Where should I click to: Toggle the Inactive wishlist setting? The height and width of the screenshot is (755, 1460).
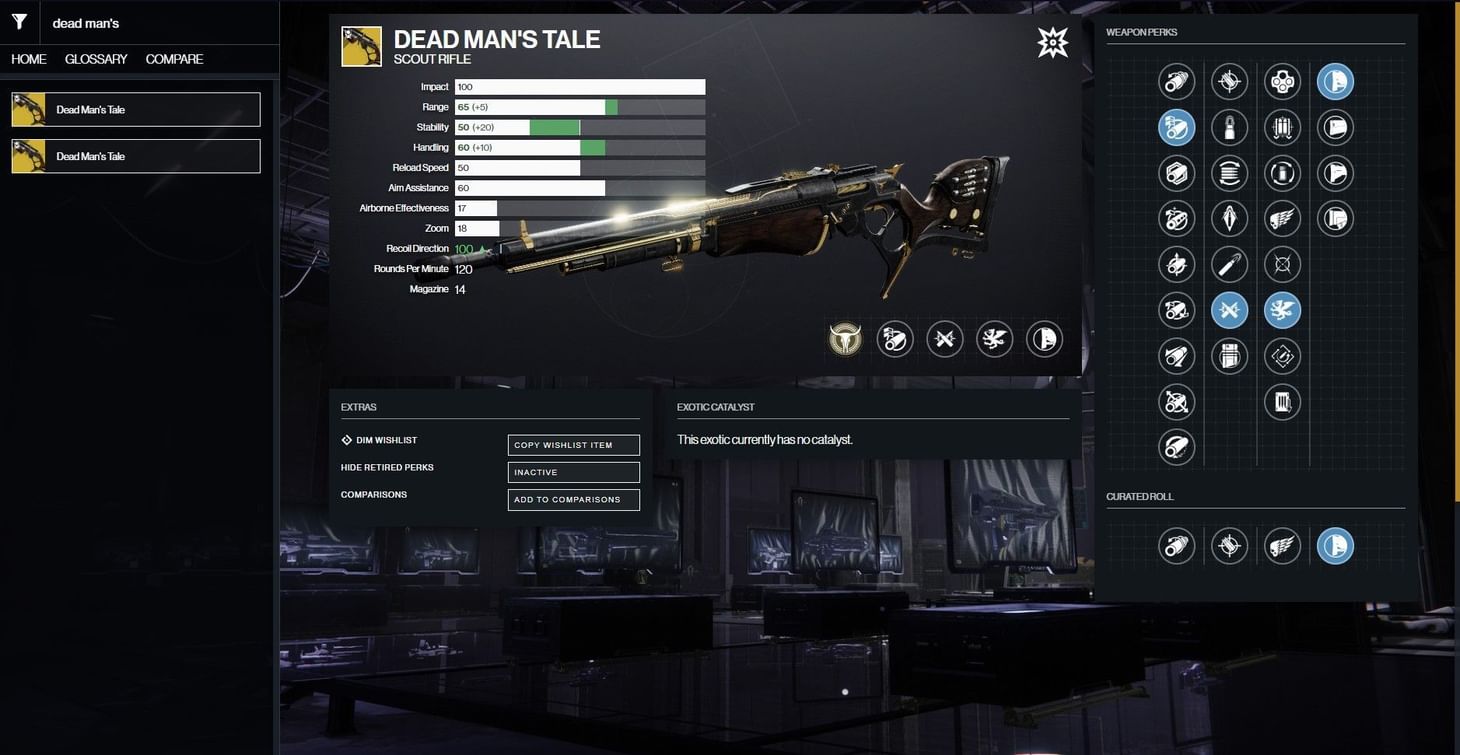point(573,471)
